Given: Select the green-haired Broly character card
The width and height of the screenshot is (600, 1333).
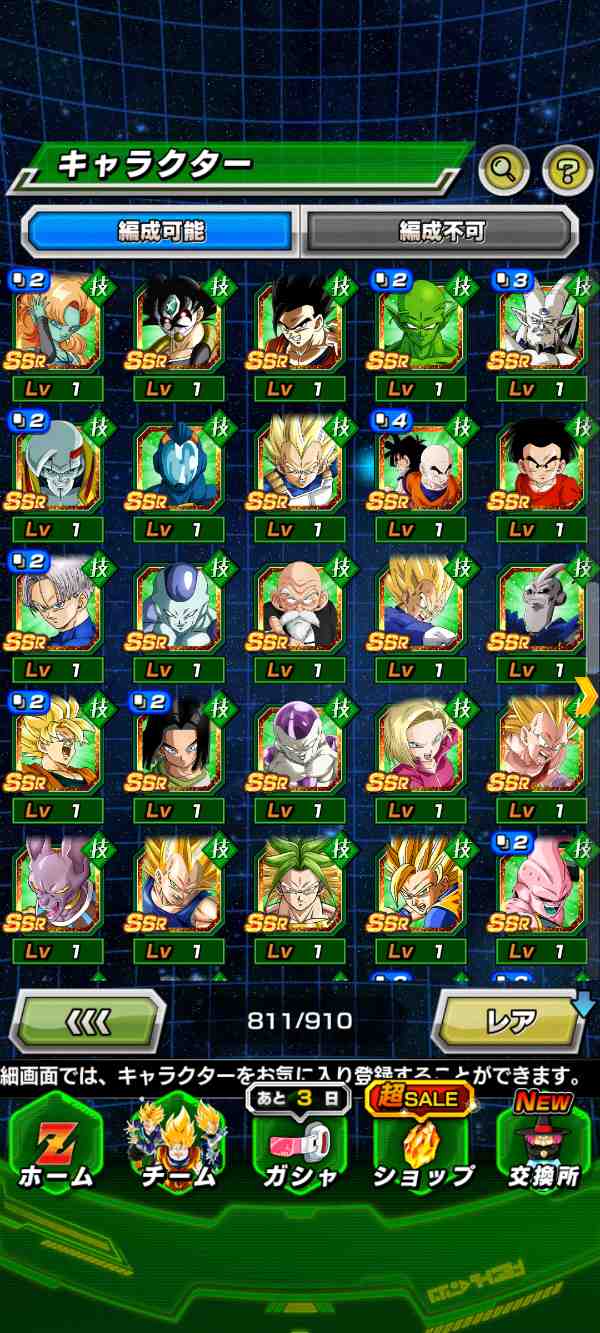Looking at the screenshot, I should [300, 886].
